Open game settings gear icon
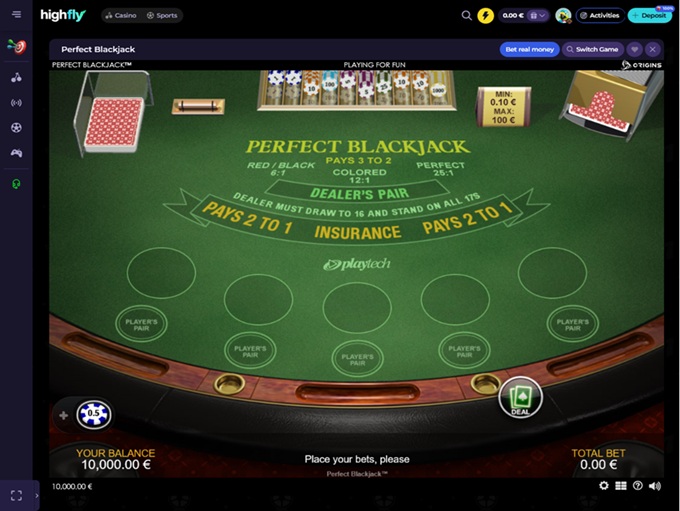 [604, 486]
